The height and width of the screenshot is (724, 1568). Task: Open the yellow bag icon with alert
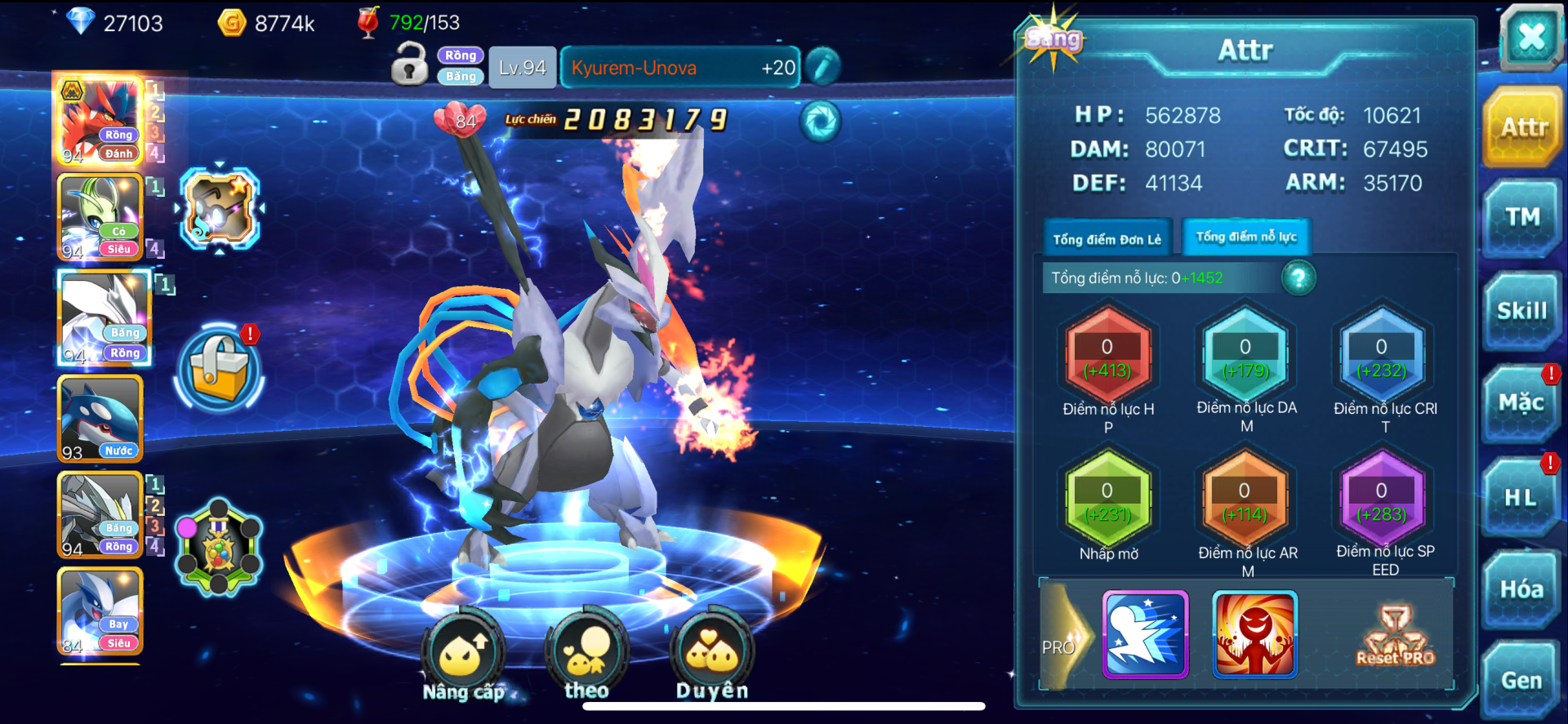coord(219,366)
